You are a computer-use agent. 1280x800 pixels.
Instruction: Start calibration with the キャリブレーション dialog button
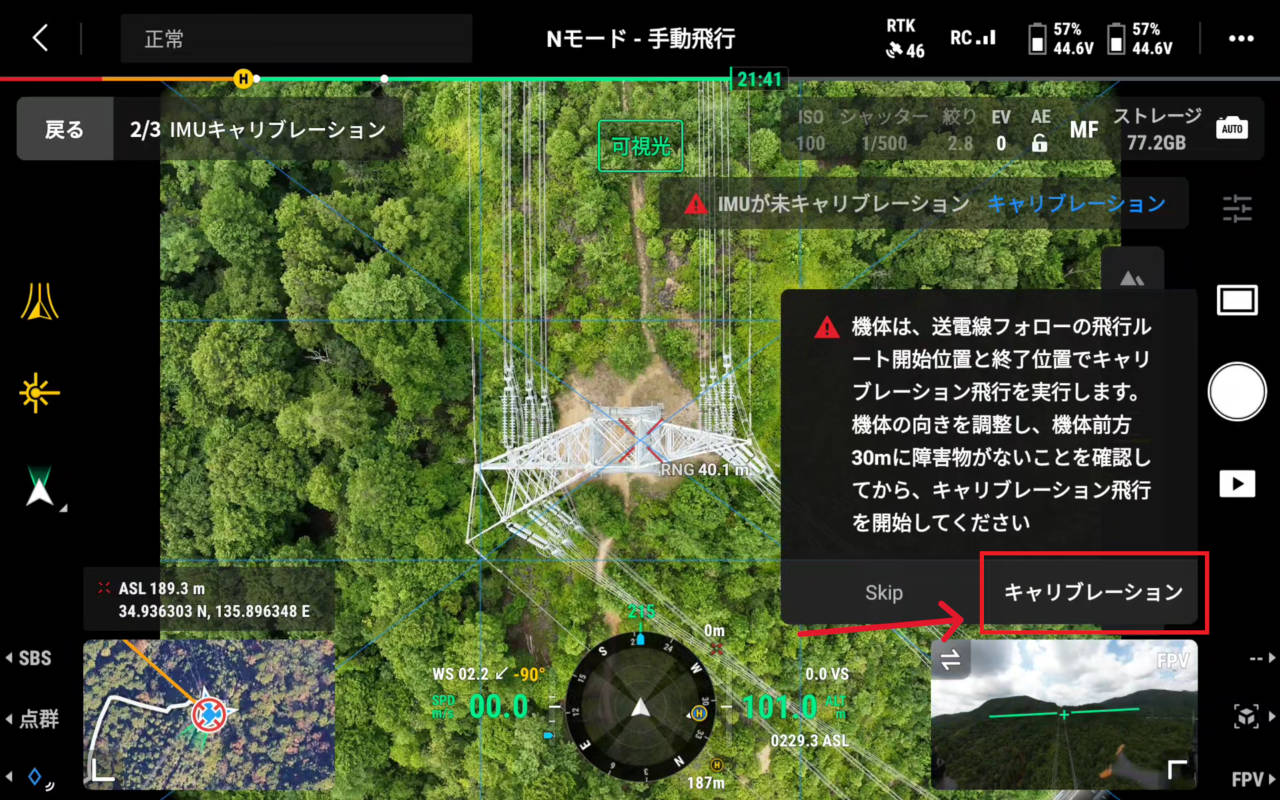coord(1093,592)
